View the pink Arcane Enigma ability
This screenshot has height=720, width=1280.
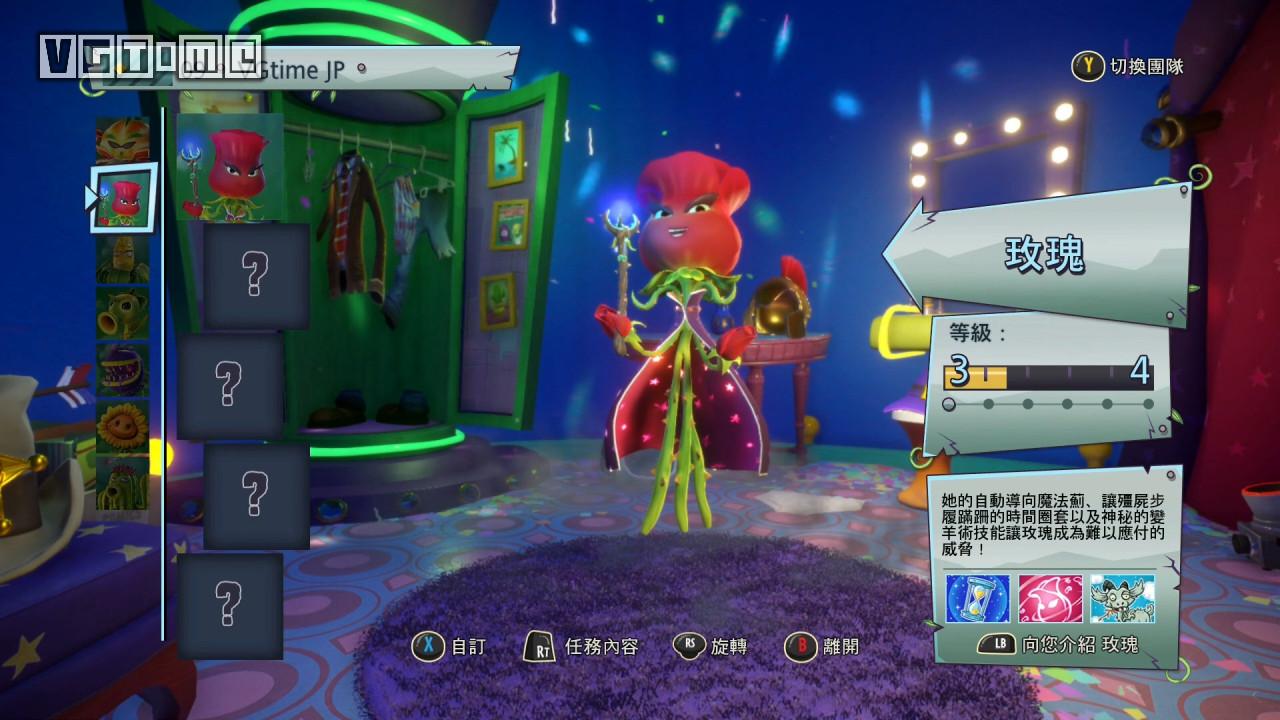pos(1050,599)
